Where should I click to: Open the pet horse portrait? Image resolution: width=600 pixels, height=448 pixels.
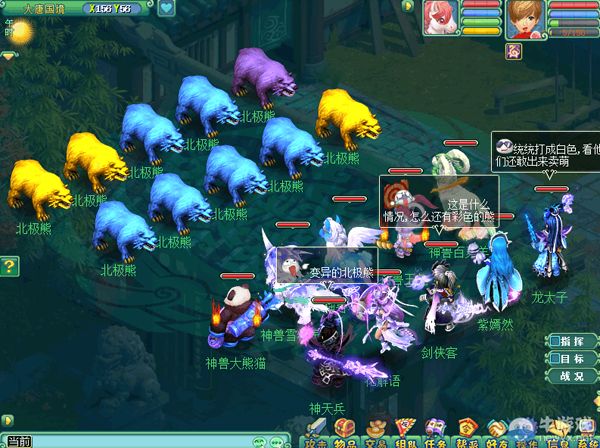[440, 17]
